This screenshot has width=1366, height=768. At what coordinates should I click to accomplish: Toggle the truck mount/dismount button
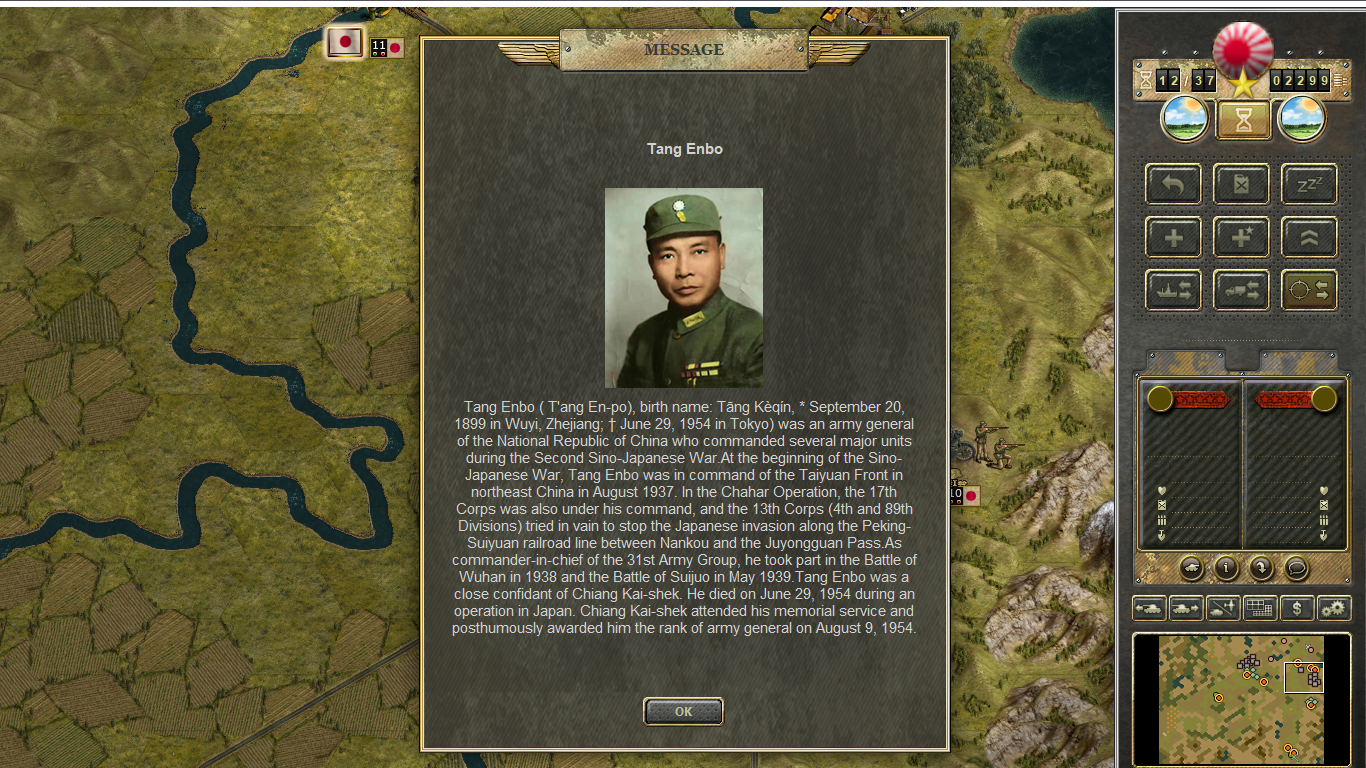tap(1241, 290)
